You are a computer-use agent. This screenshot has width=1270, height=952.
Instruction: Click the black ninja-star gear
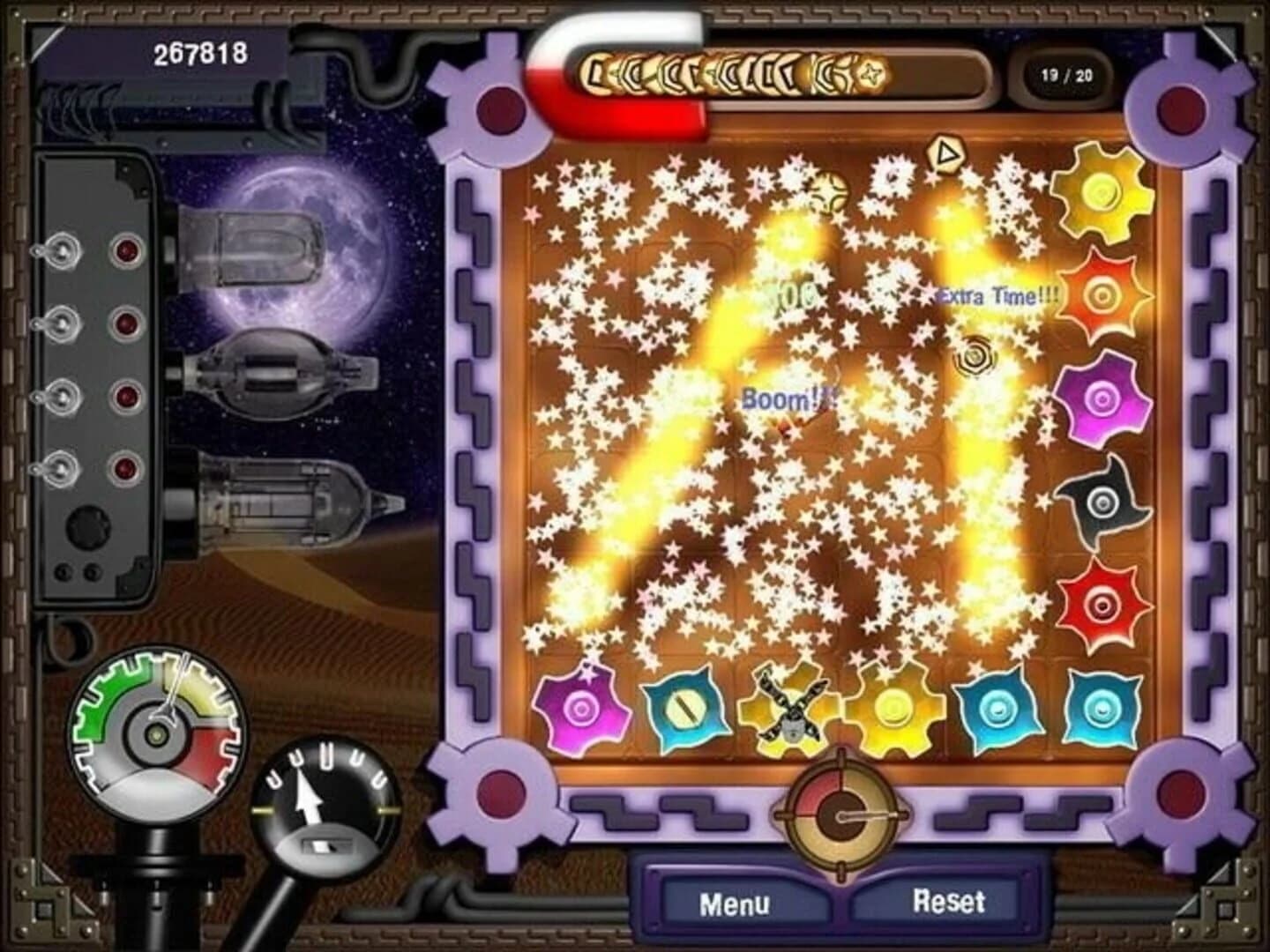pos(1101,502)
